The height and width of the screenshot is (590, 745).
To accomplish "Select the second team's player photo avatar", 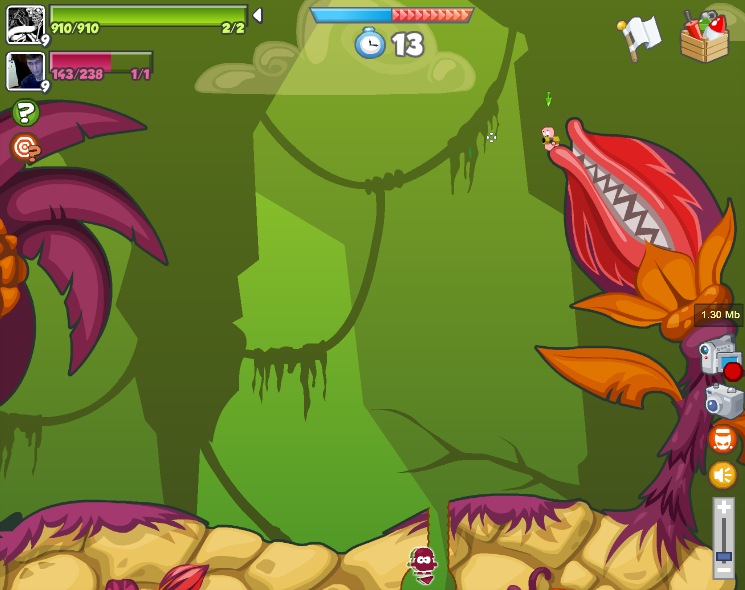I will pos(25,71).
